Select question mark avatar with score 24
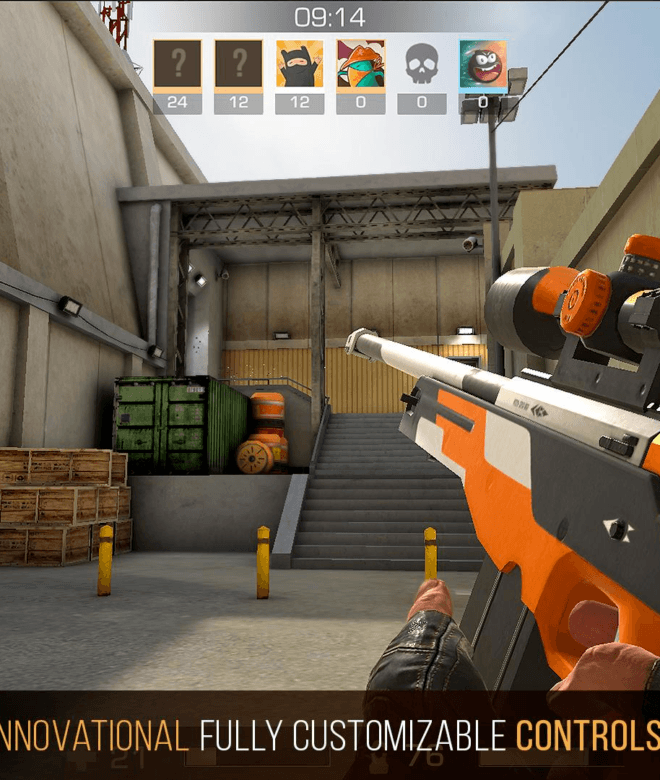The image size is (660, 780). [177, 65]
